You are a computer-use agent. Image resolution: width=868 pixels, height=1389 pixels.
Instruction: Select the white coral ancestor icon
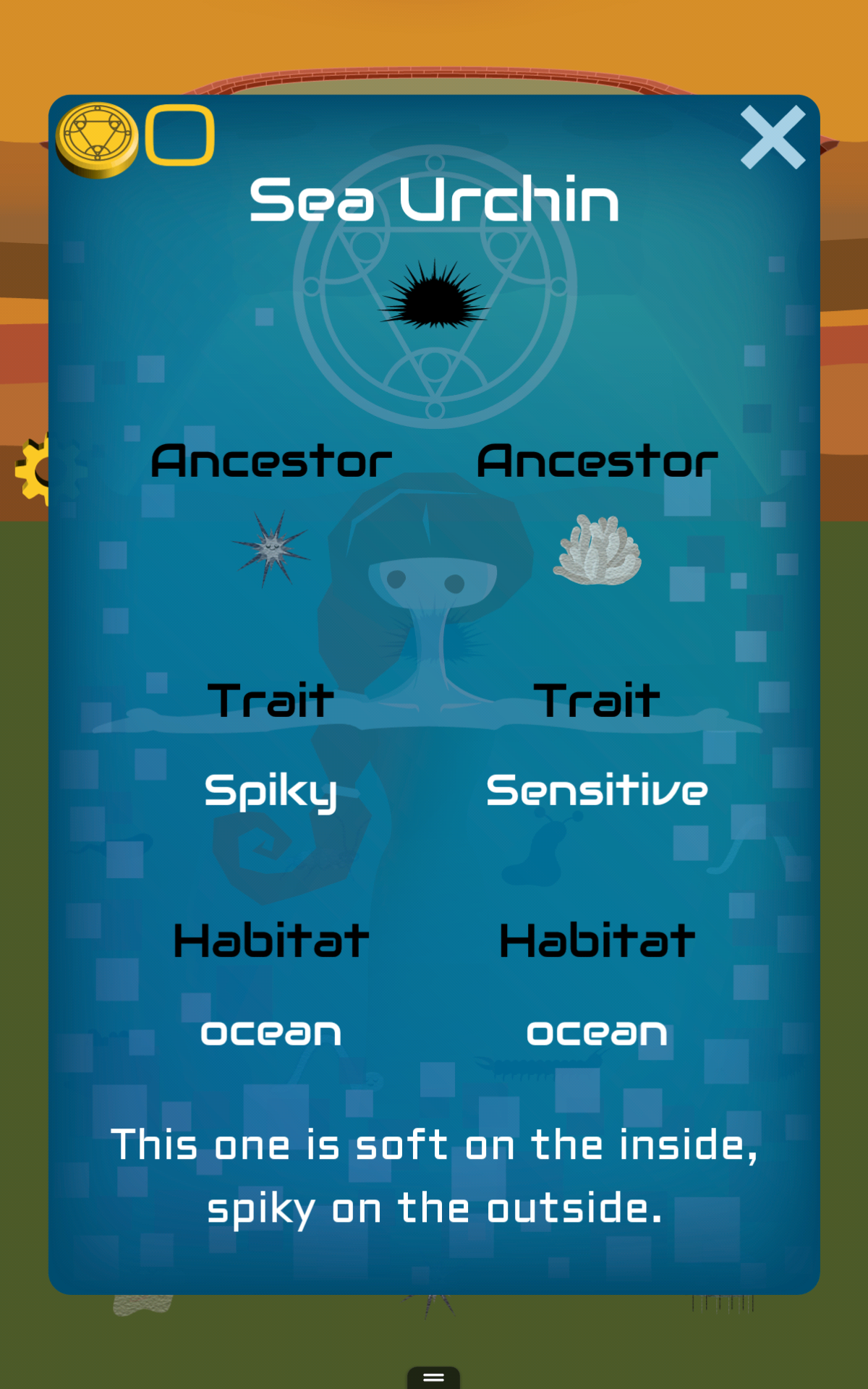tap(597, 550)
